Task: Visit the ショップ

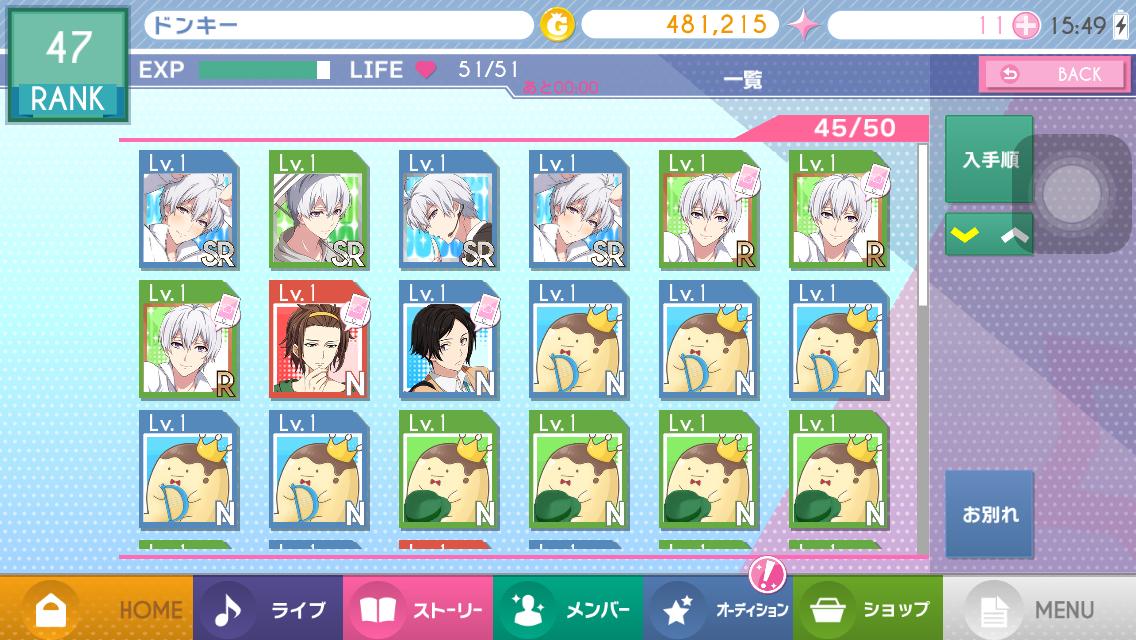Action: point(867,608)
